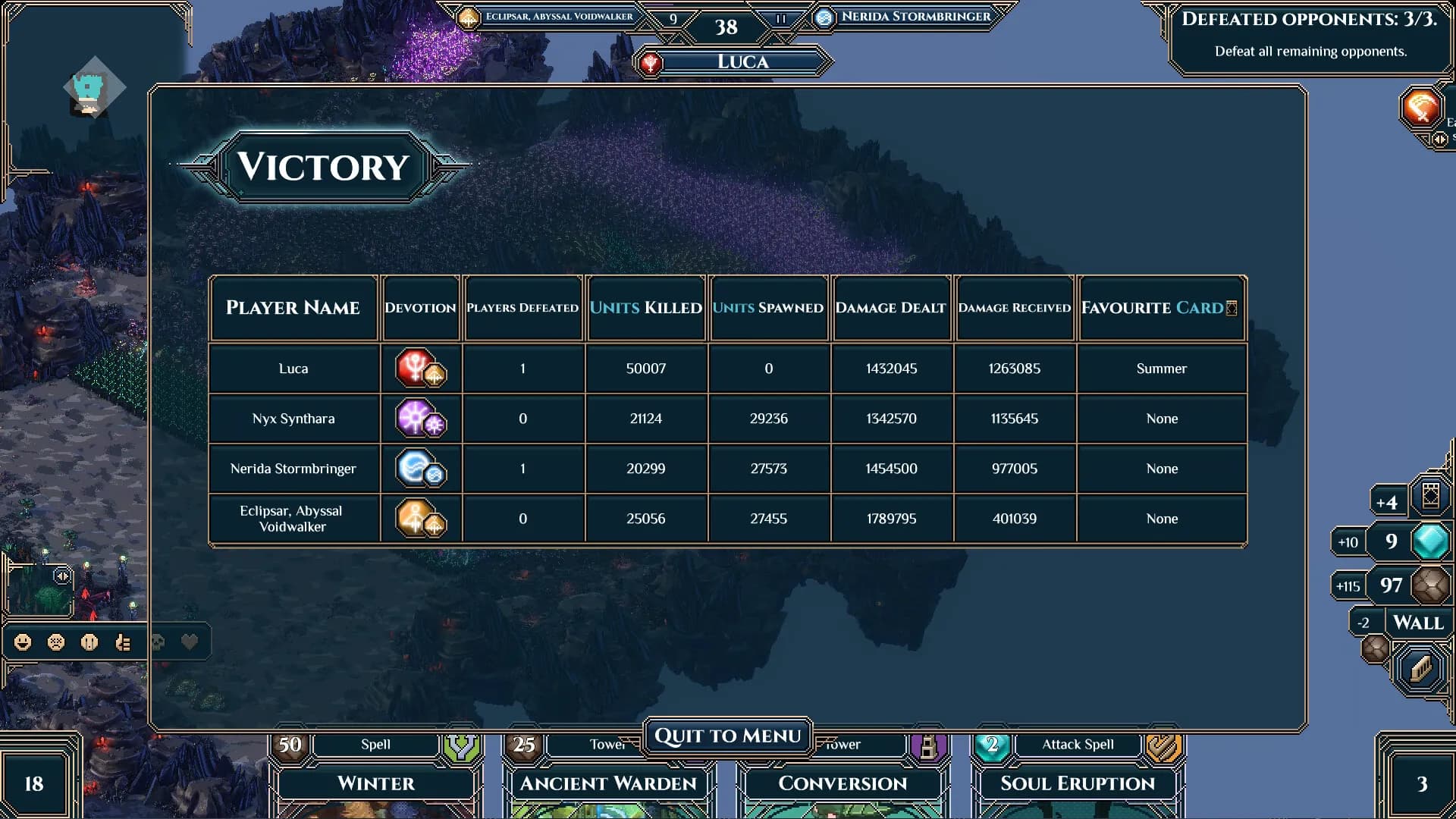Send the smiley face emote
Image resolution: width=1456 pixels, height=819 pixels.
coord(23,643)
